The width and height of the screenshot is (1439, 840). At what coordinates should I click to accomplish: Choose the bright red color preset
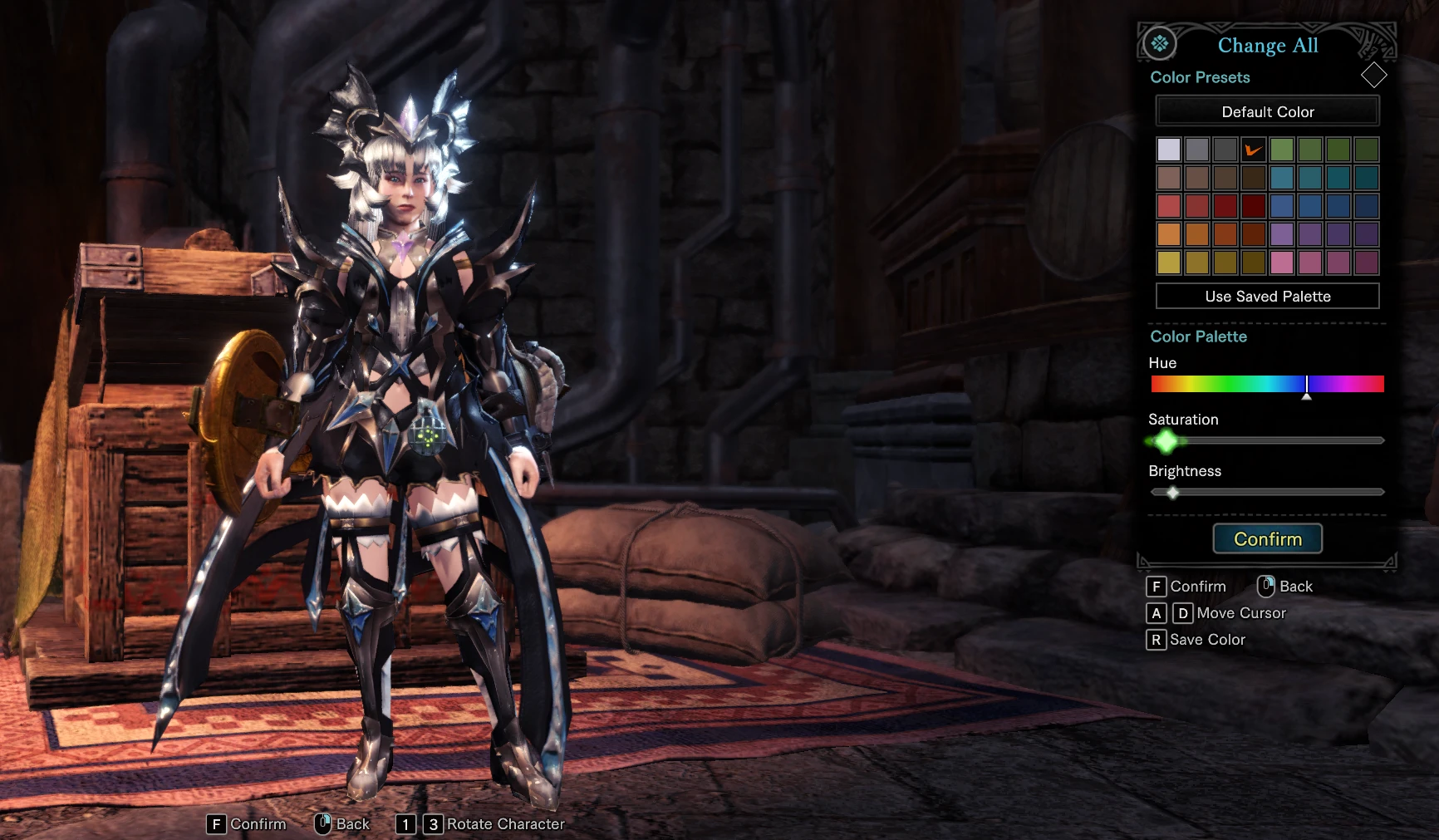(1169, 206)
